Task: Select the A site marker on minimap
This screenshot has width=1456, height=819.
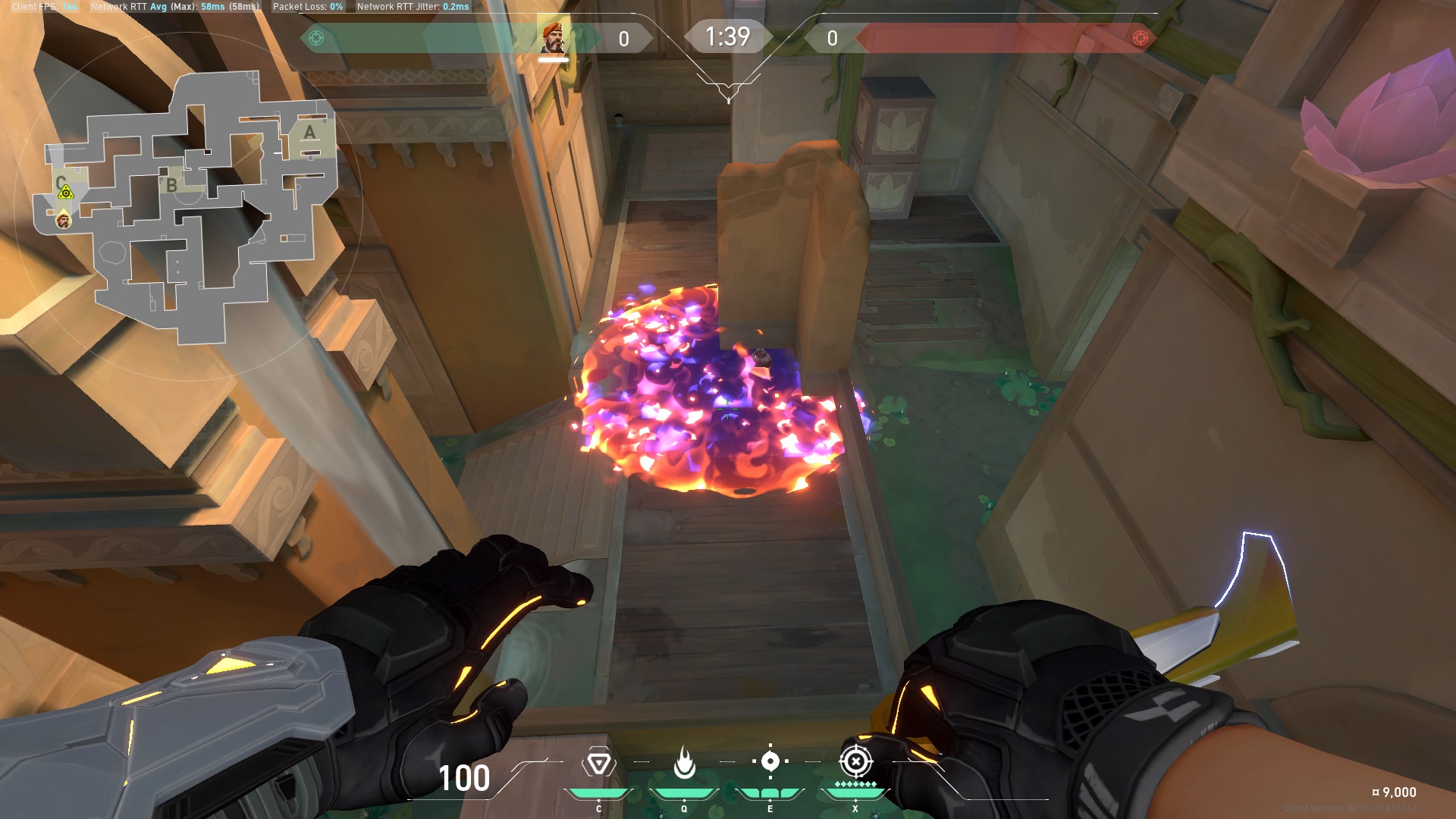Action: click(309, 133)
